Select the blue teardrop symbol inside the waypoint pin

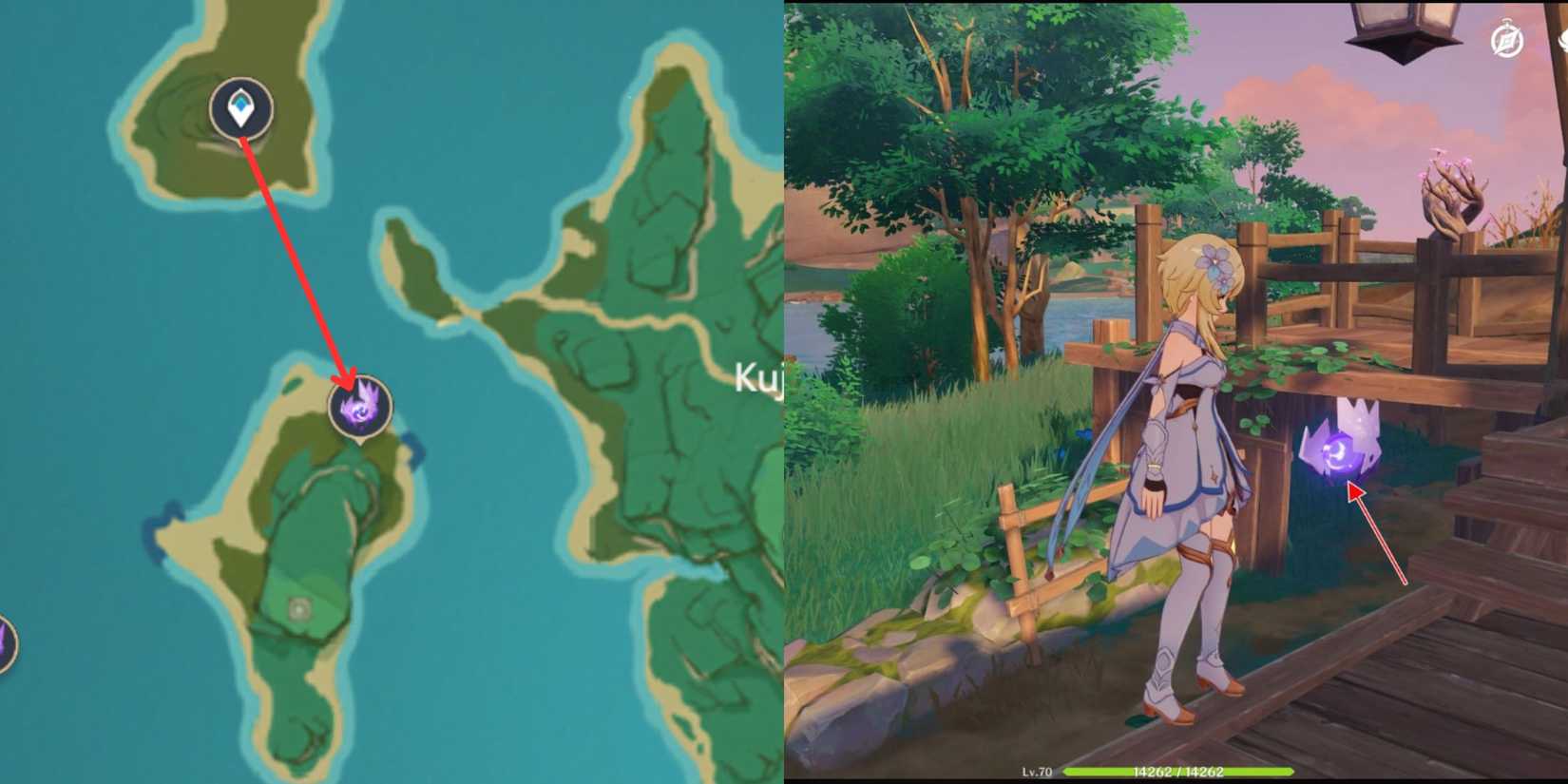240,105
